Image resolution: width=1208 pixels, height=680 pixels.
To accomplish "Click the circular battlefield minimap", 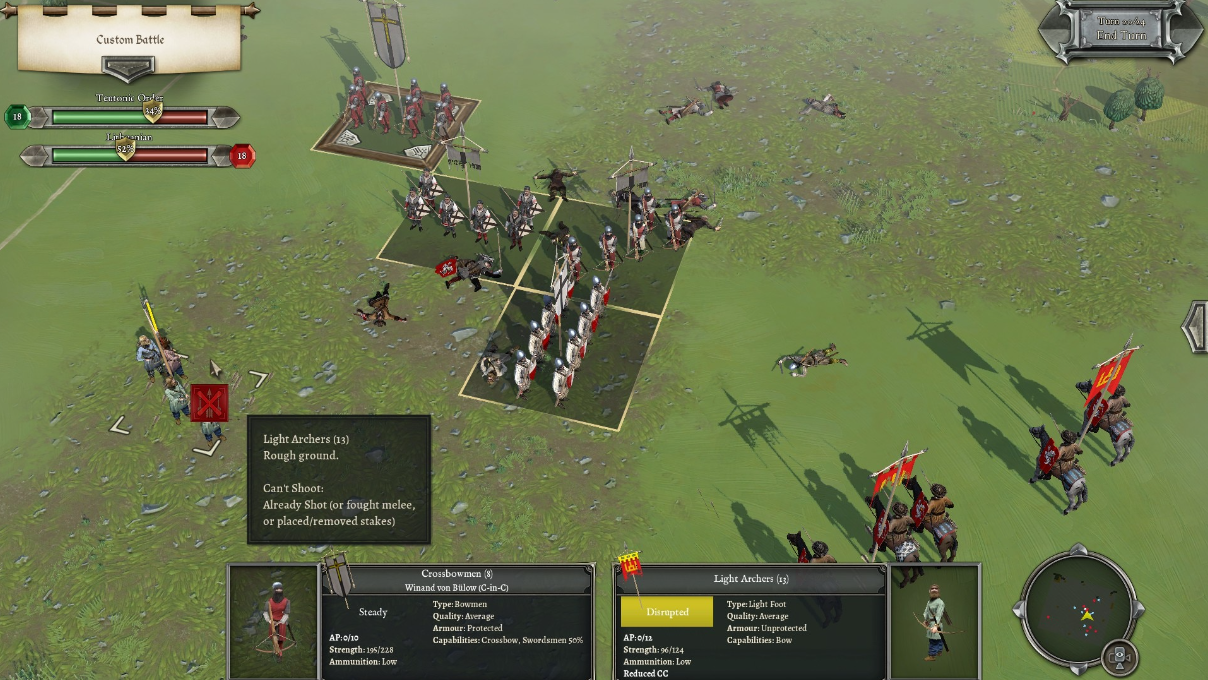I will tap(1081, 611).
